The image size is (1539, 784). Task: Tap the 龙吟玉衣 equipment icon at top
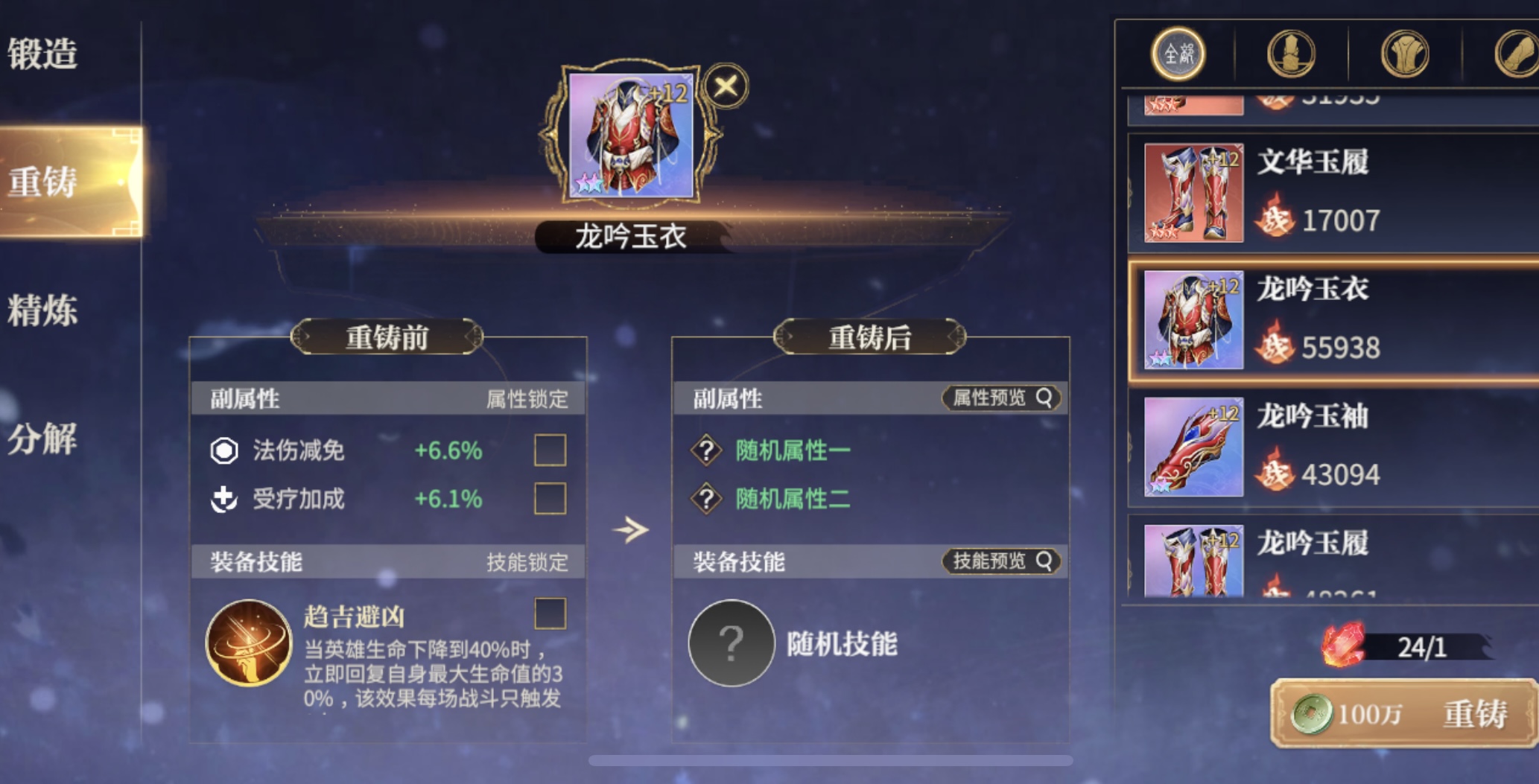click(631, 136)
